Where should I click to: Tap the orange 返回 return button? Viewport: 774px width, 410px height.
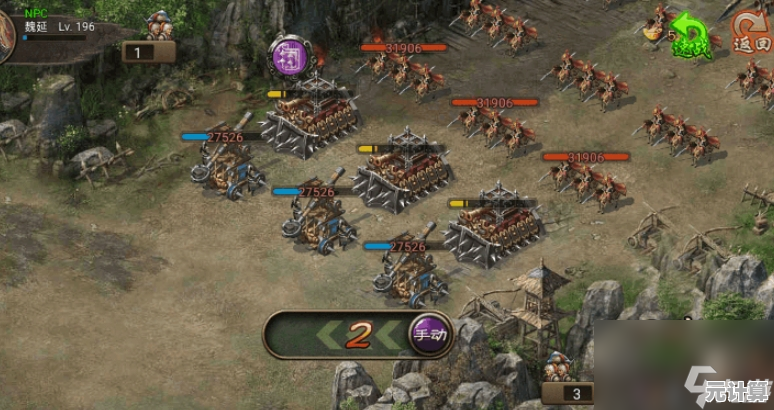(x=749, y=32)
